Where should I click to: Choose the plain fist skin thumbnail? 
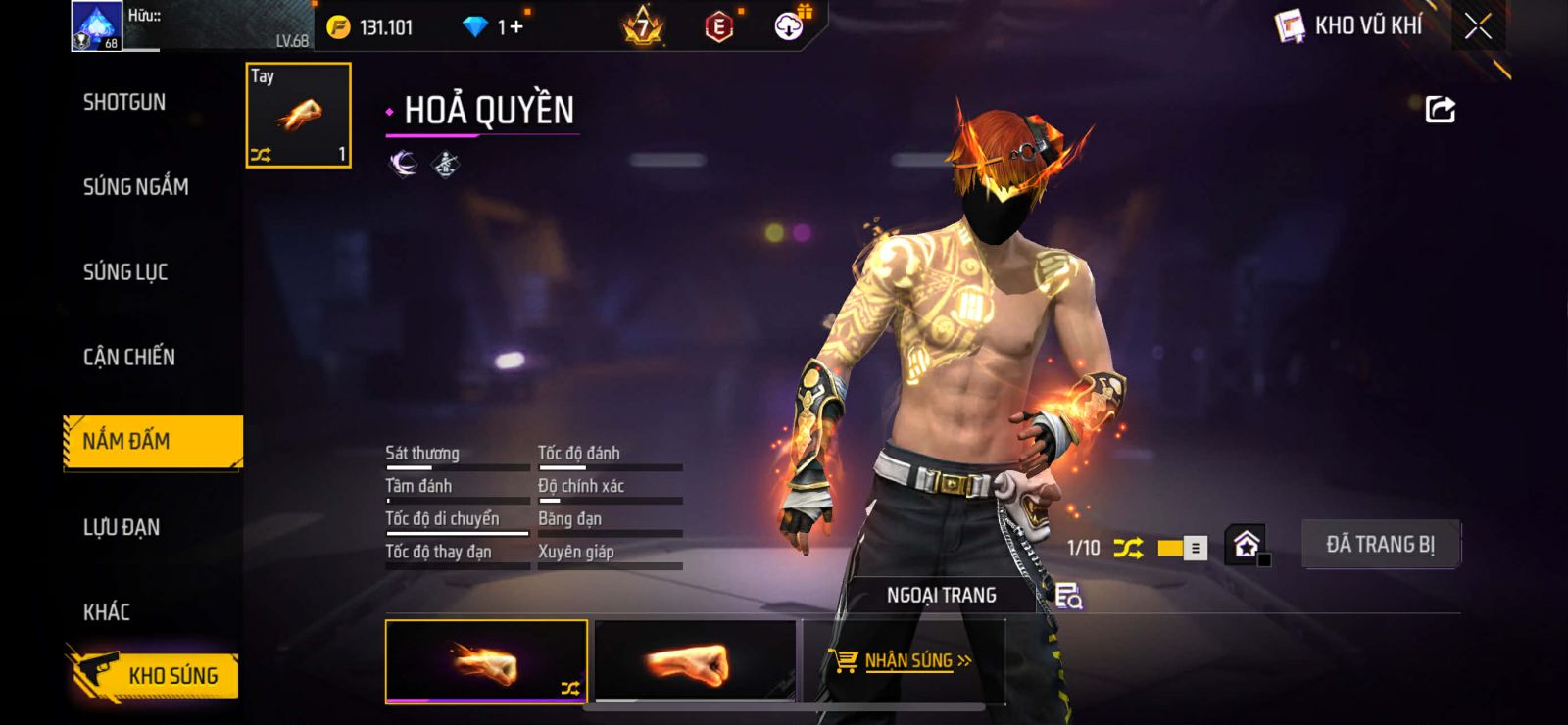695,661
